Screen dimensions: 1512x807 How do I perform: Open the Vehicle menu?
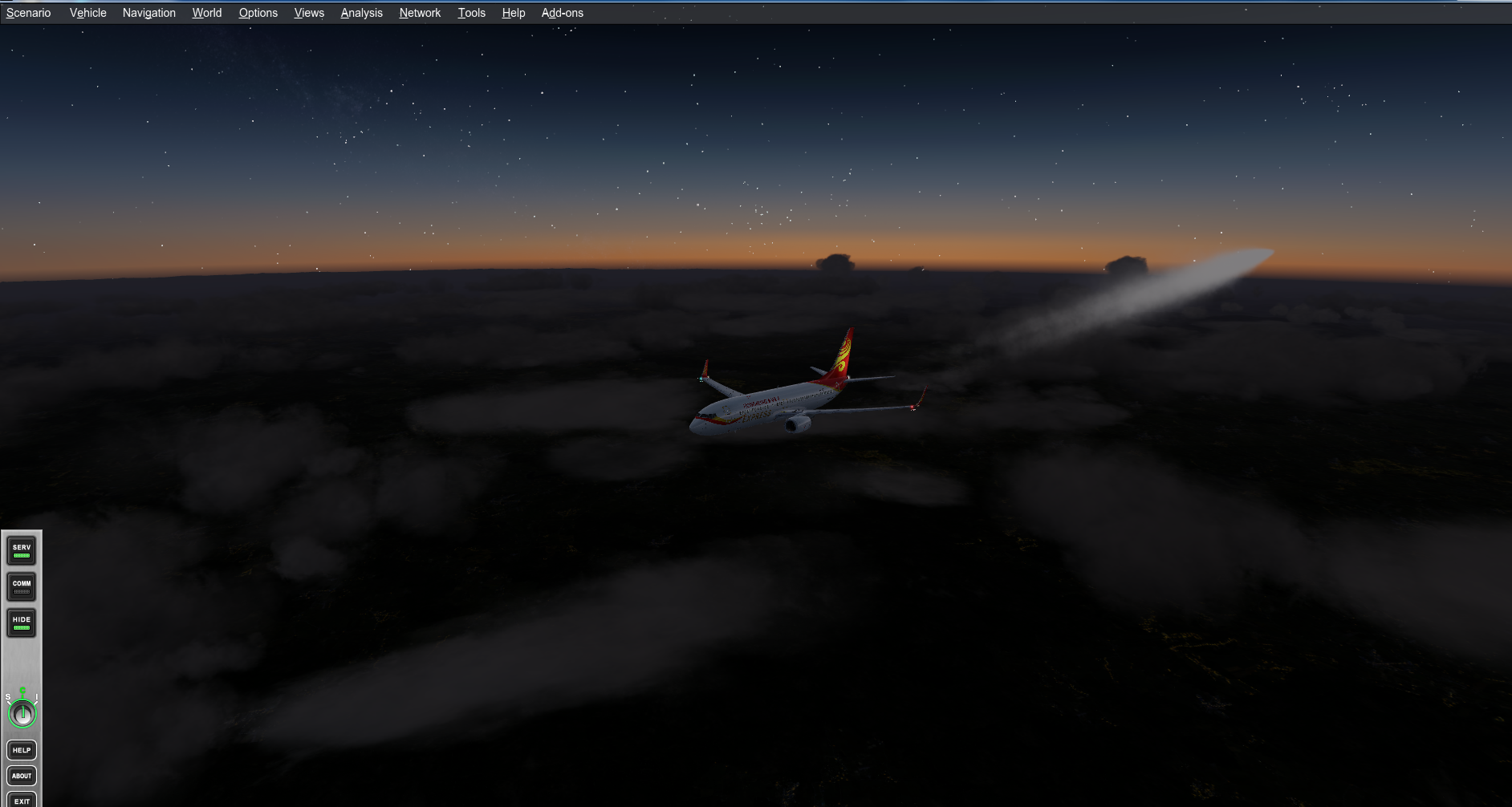click(87, 13)
